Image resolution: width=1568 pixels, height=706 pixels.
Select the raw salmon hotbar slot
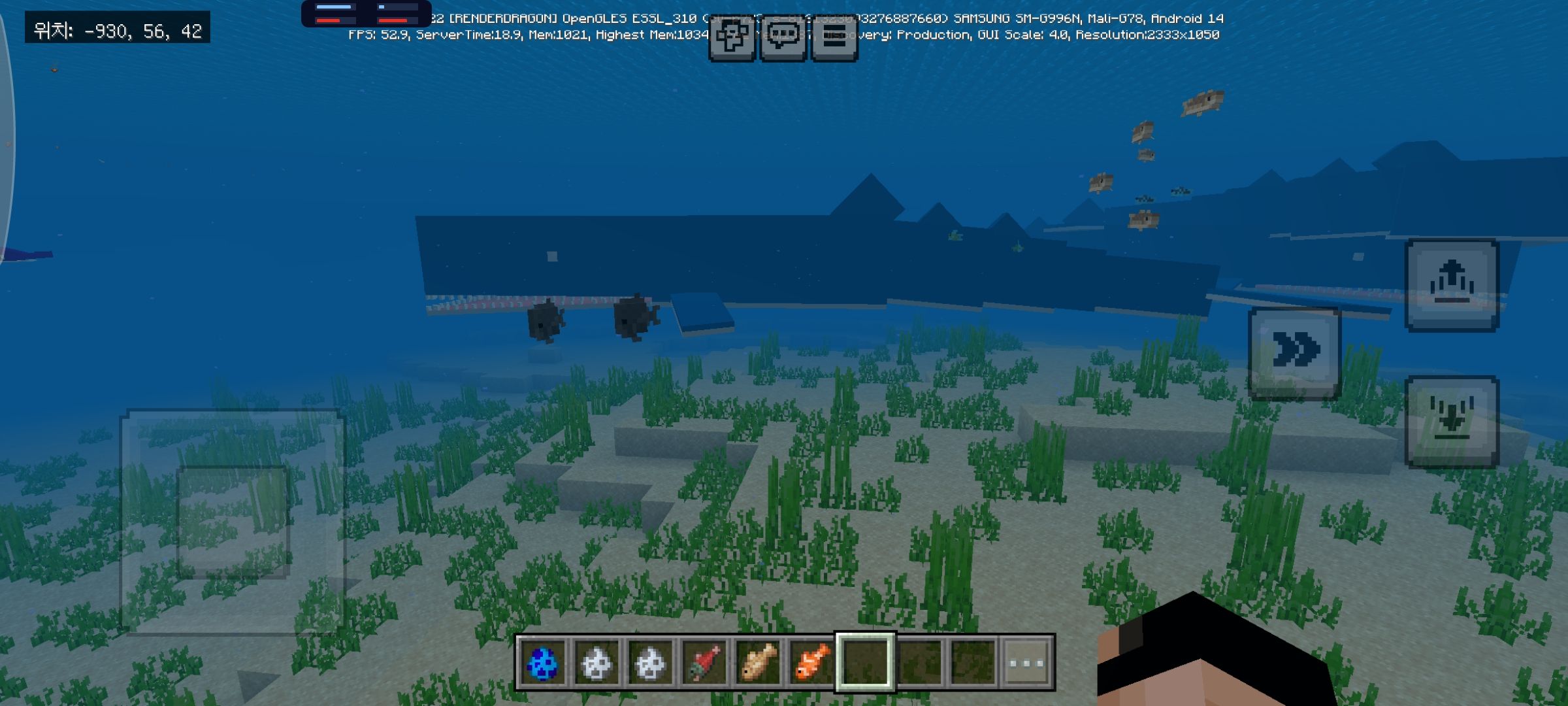(704, 662)
